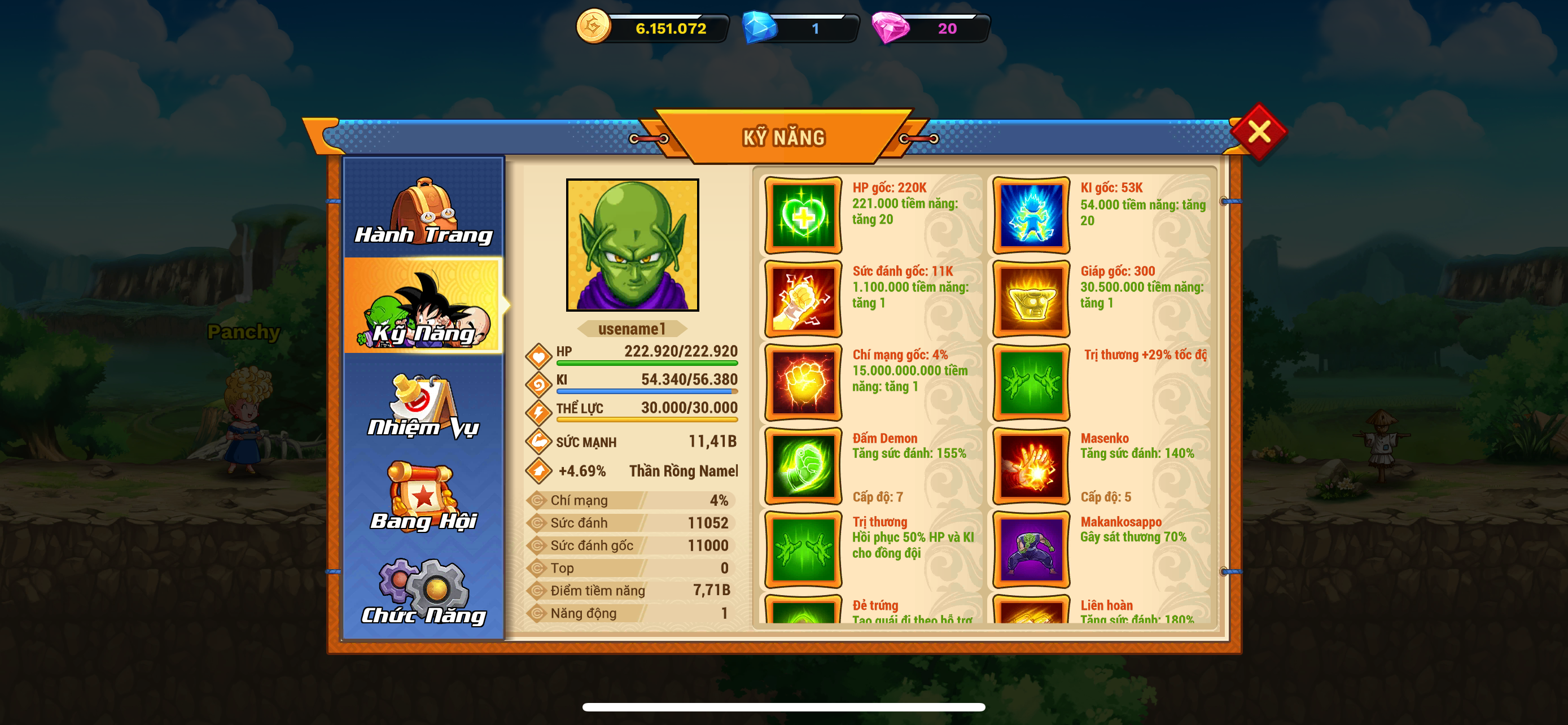Tap the gold coin currency icon
Screen dimensions: 1568x725
[x=593, y=27]
